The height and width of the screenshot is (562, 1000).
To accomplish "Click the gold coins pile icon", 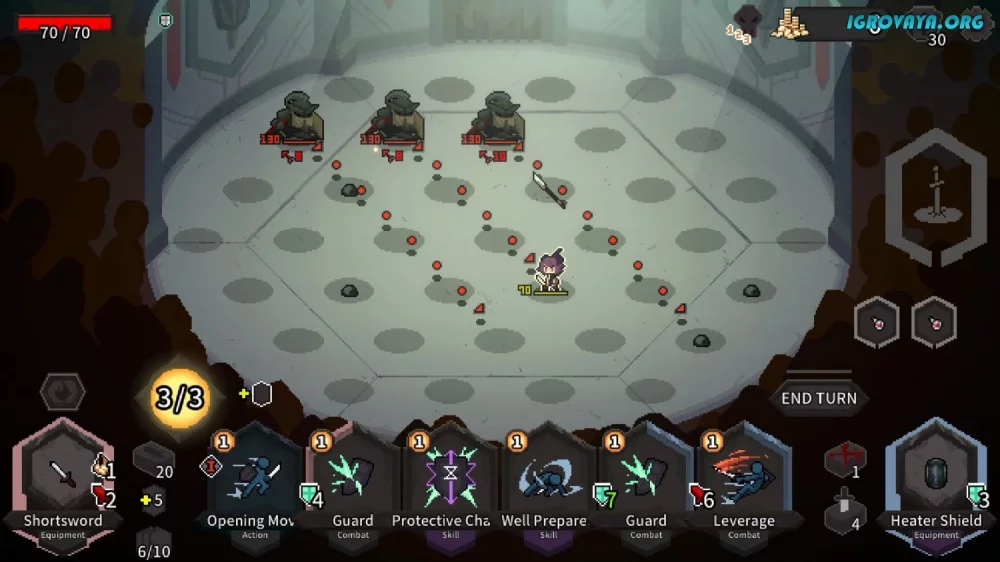I will point(790,24).
